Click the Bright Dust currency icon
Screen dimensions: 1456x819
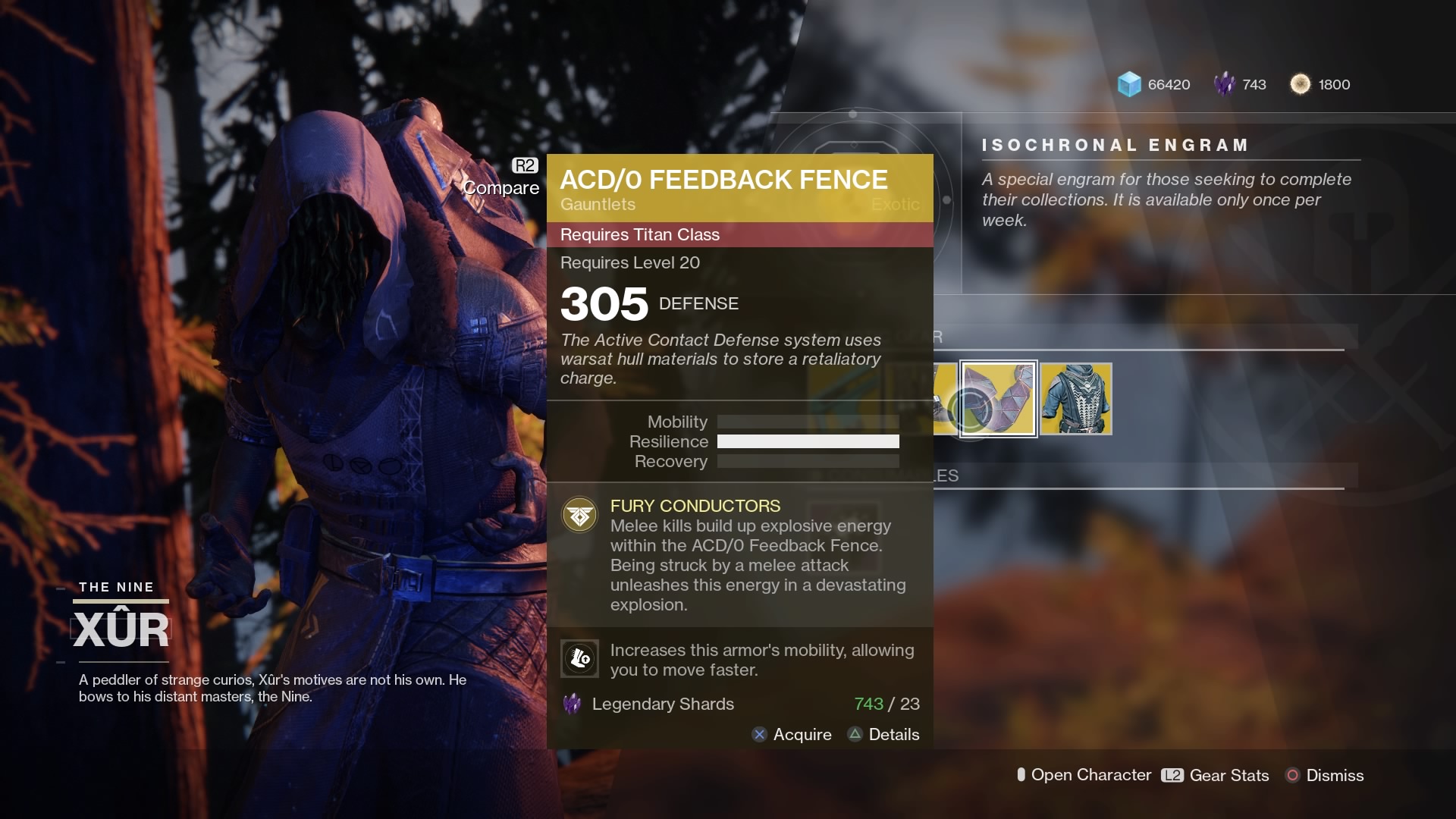[x=1302, y=84]
